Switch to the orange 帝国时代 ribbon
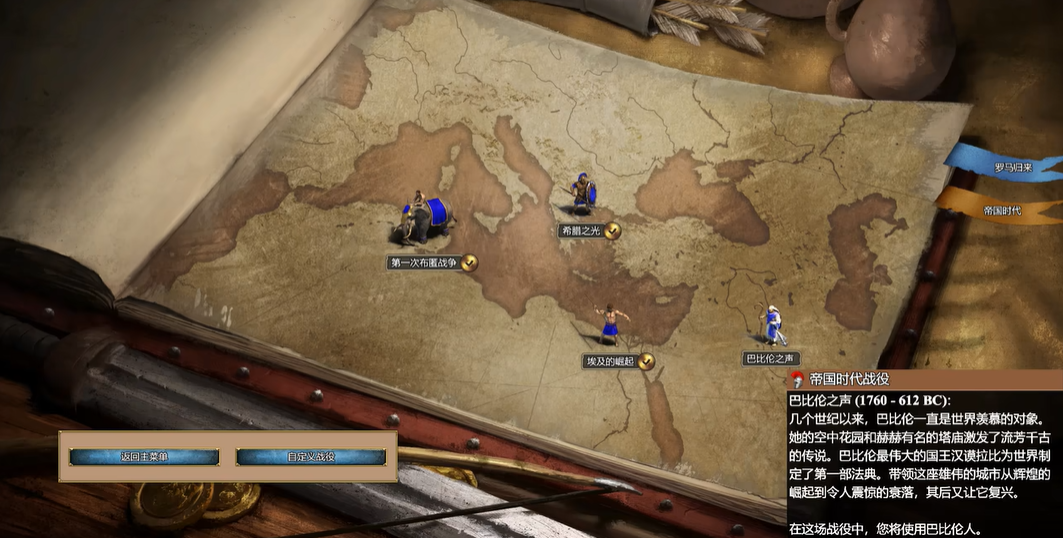 pyautogui.click(x=1002, y=210)
